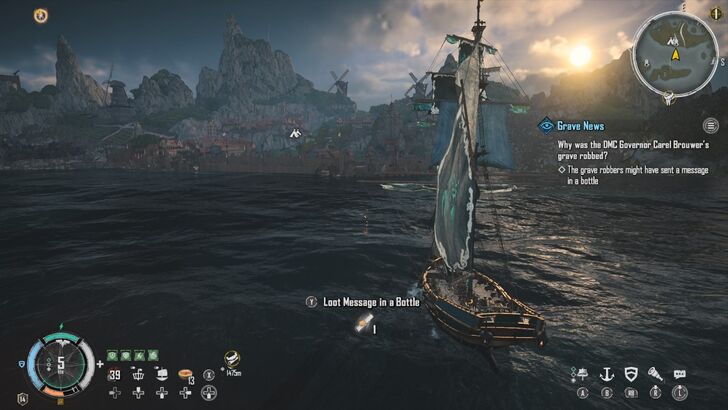728x410 pixels.
Task: Select the repair kit slot with 39
Action: point(115,374)
